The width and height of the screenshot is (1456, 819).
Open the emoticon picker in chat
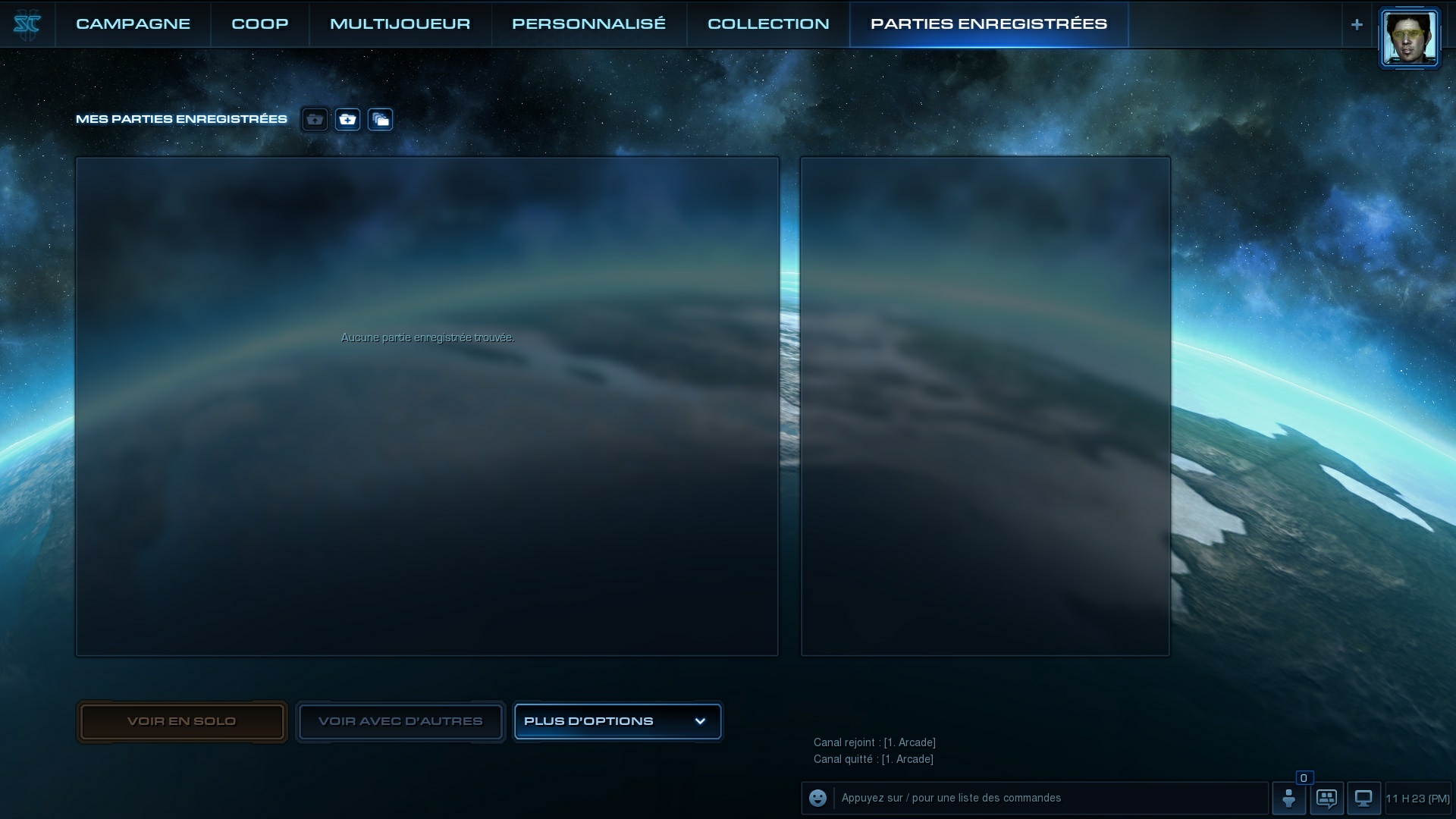(x=817, y=798)
